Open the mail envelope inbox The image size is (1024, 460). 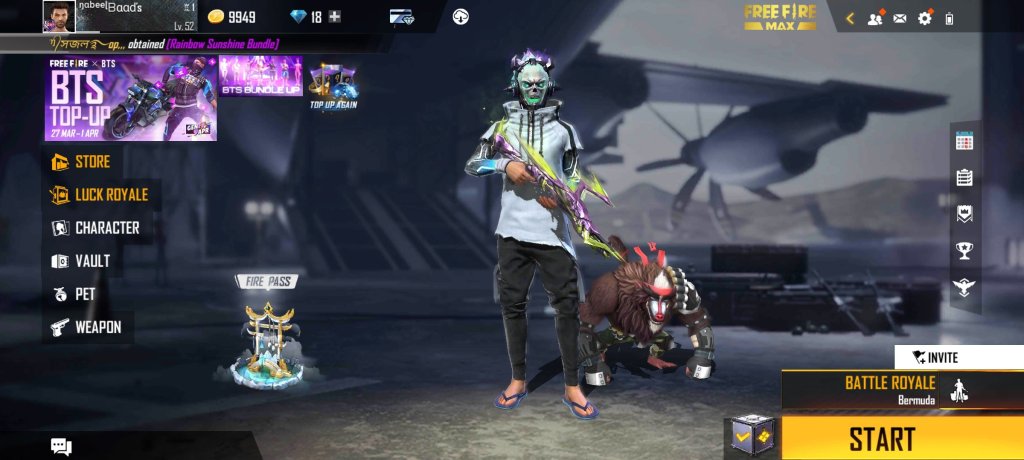pos(899,18)
